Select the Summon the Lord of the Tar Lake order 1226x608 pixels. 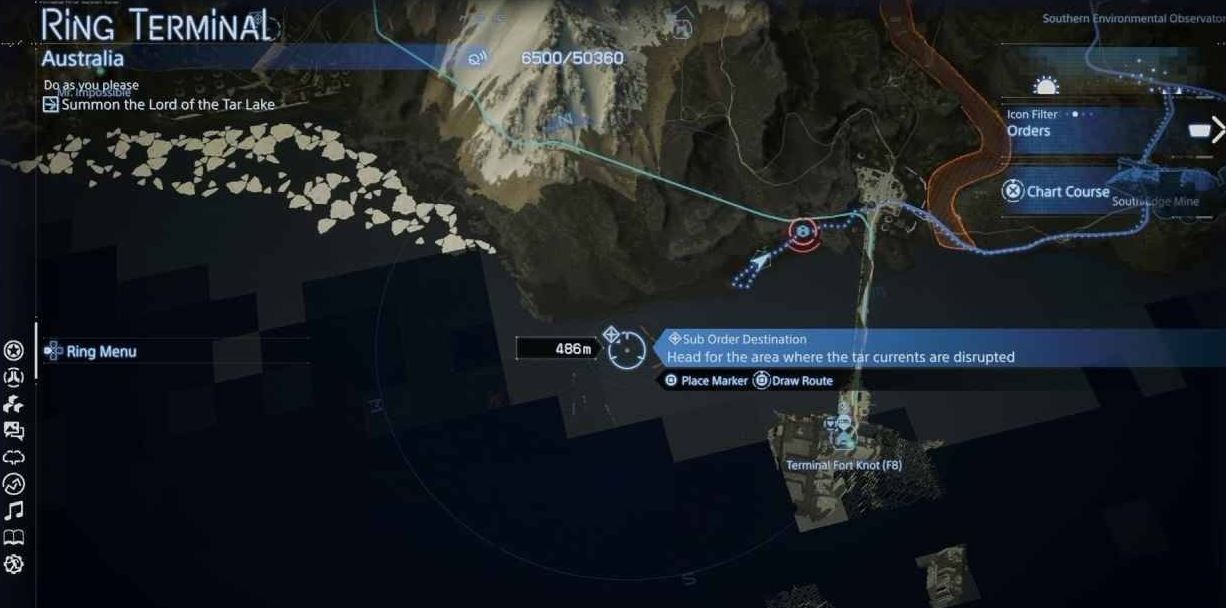tap(167, 104)
